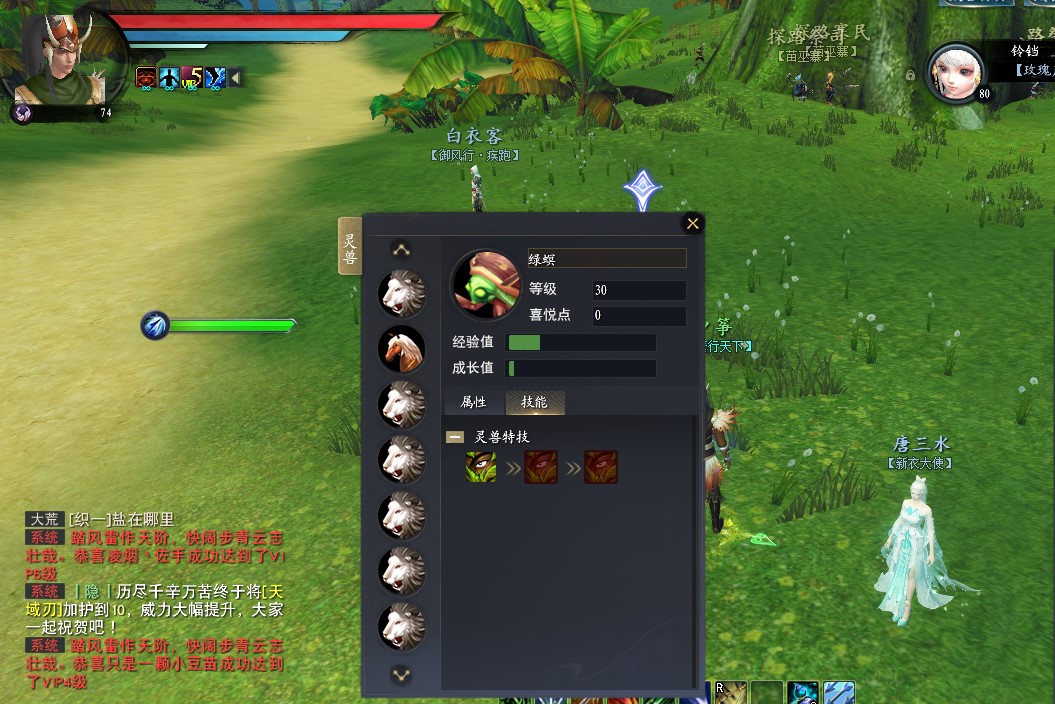Click the white-haired teammate portrait

click(955, 71)
